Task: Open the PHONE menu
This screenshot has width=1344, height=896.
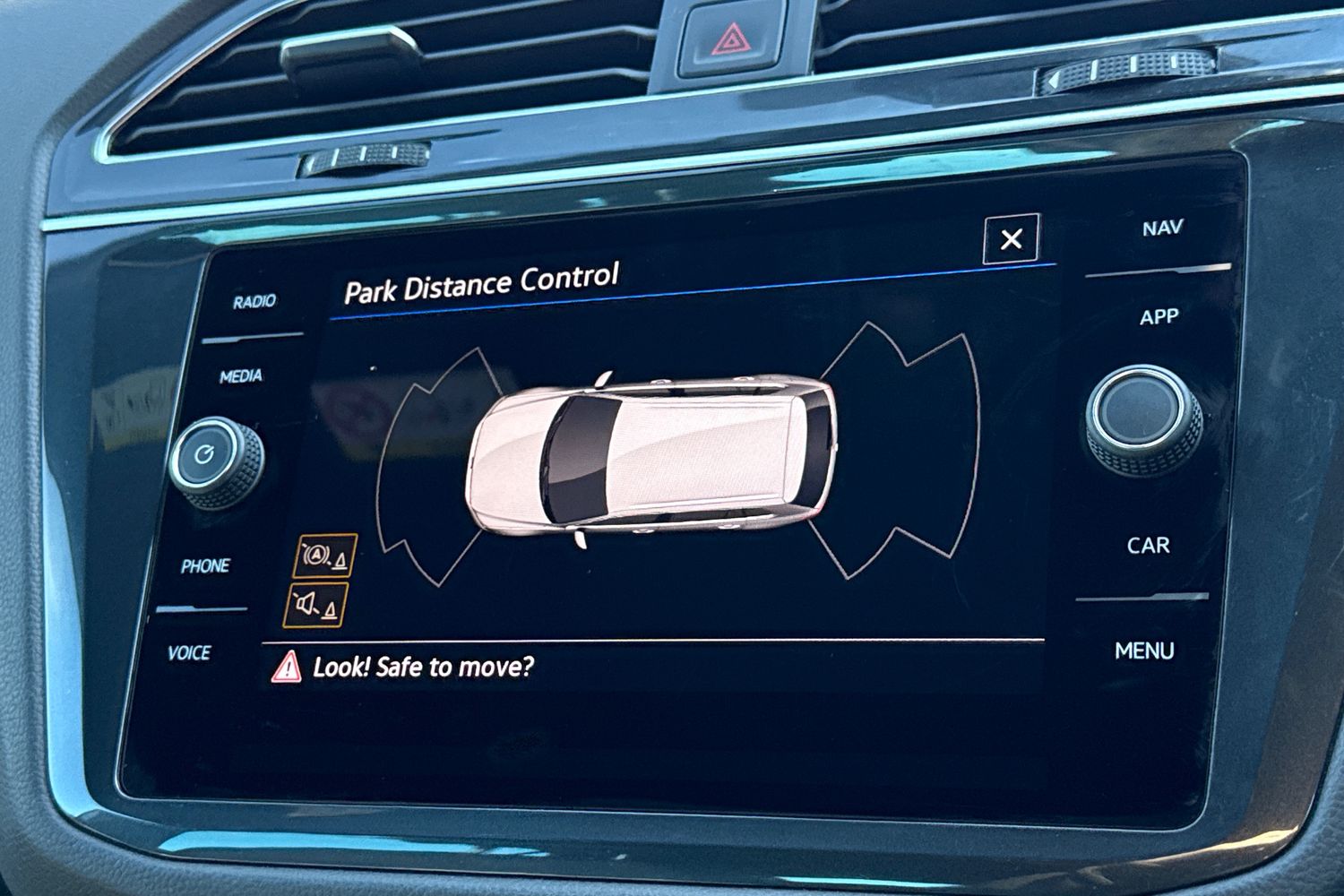Action: [205, 566]
